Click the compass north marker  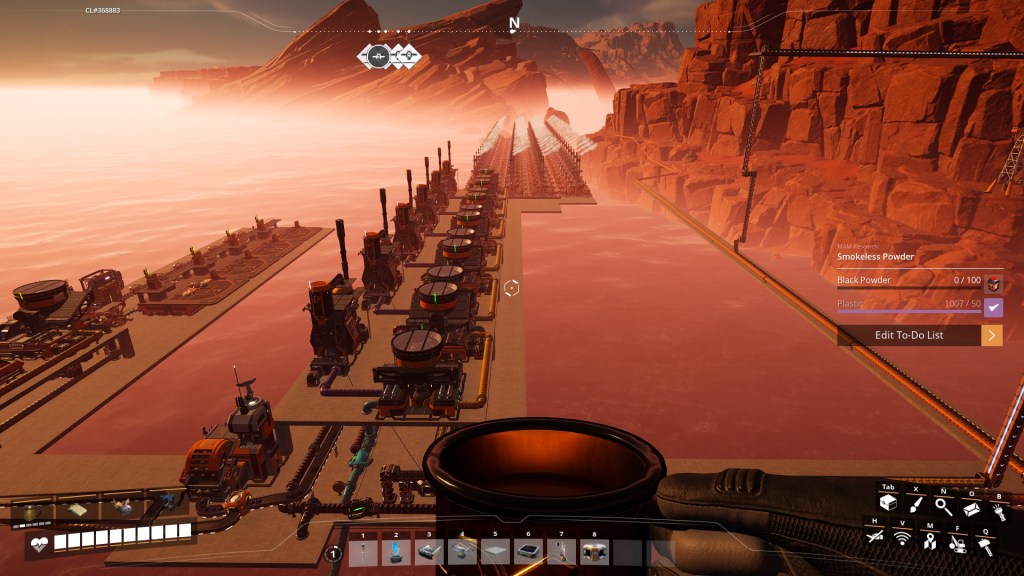click(514, 23)
